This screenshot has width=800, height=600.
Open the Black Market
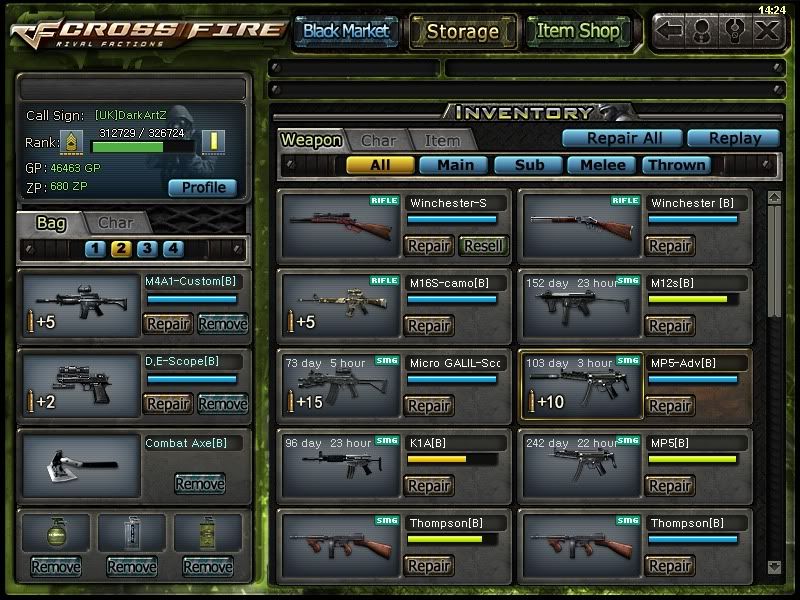[346, 31]
